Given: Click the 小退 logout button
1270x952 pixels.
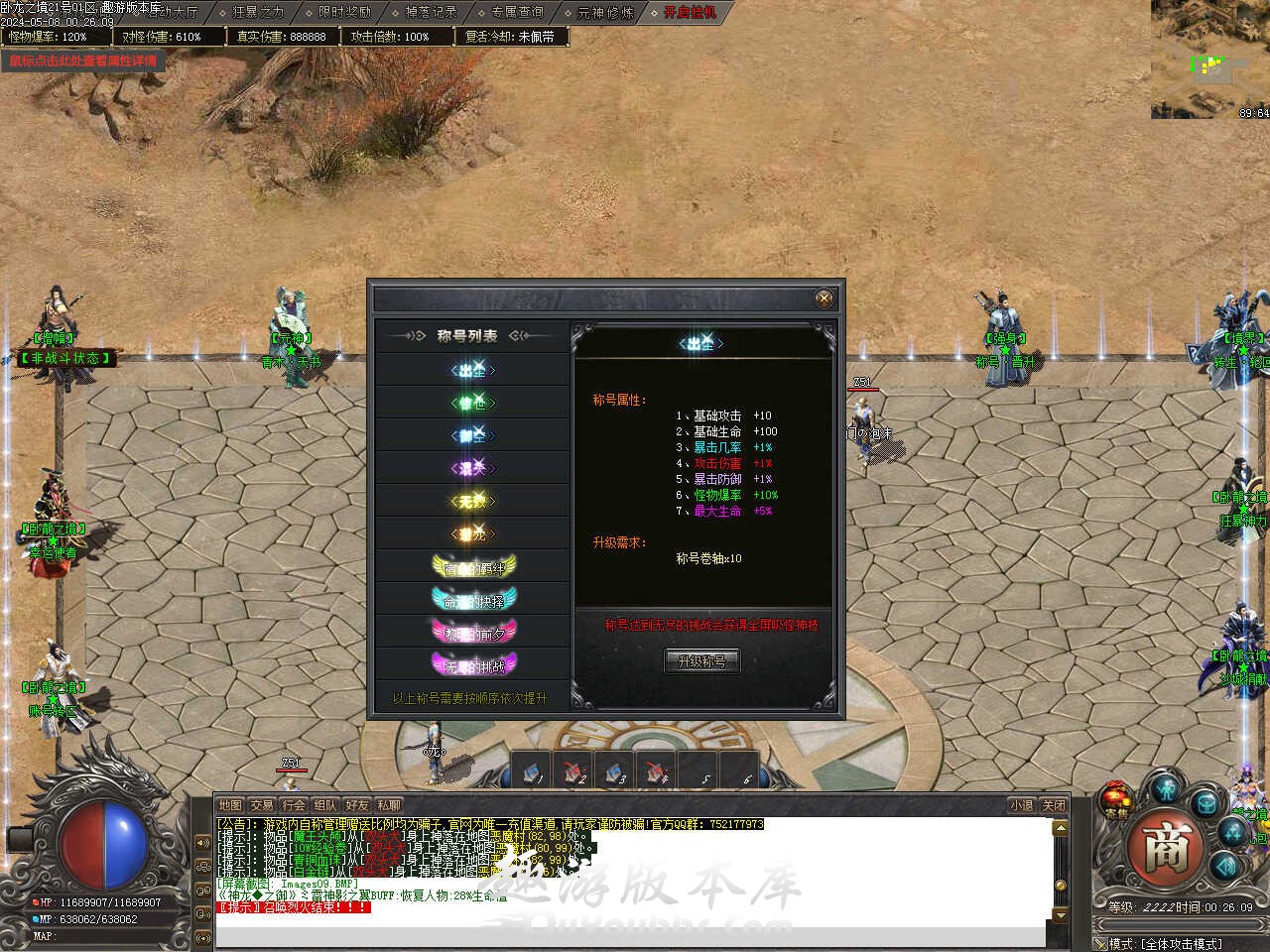Looking at the screenshot, I should (x=1021, y=805).
